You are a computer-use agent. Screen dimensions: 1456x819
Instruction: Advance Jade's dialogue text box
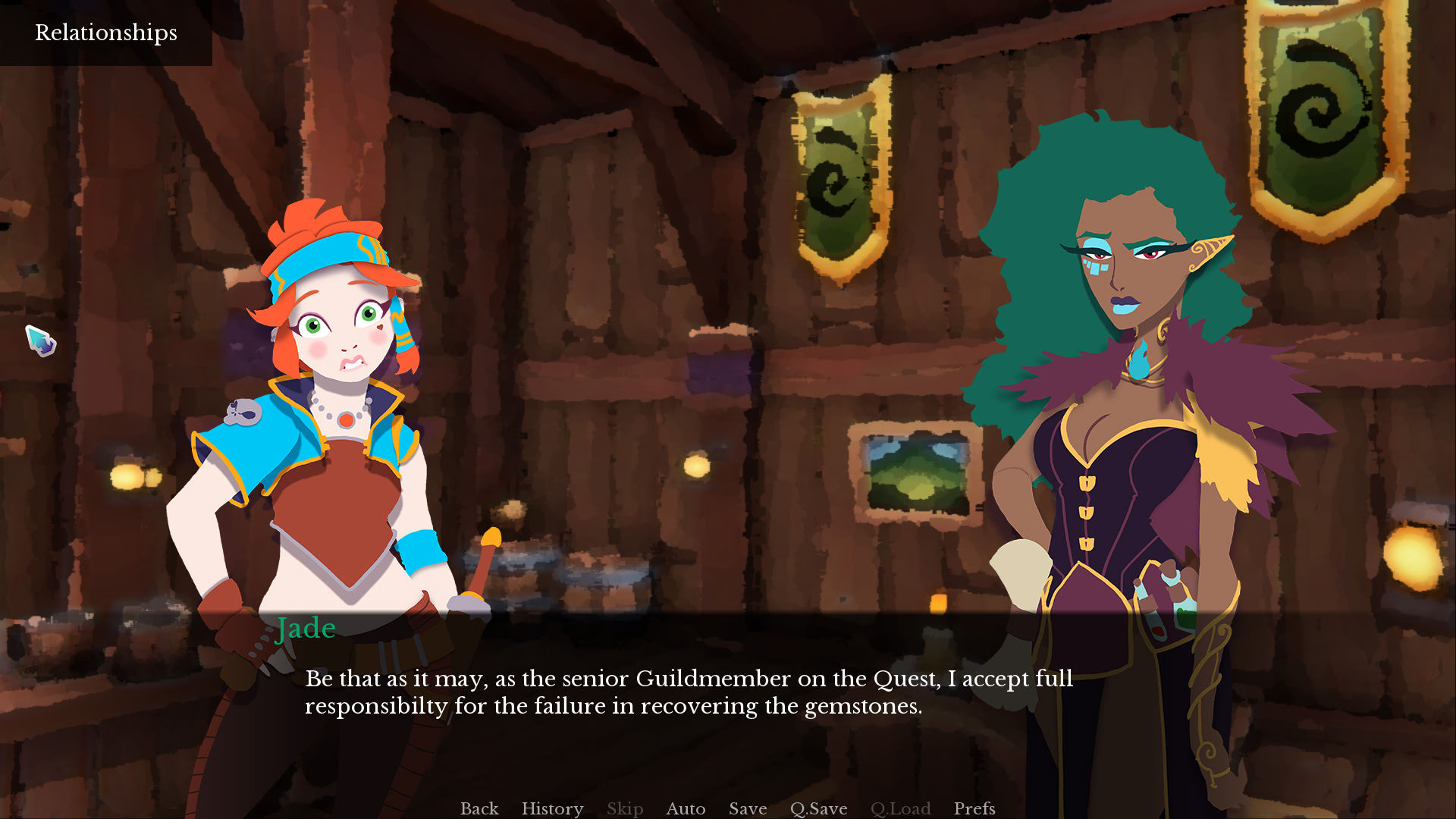[x=689, y=692]
